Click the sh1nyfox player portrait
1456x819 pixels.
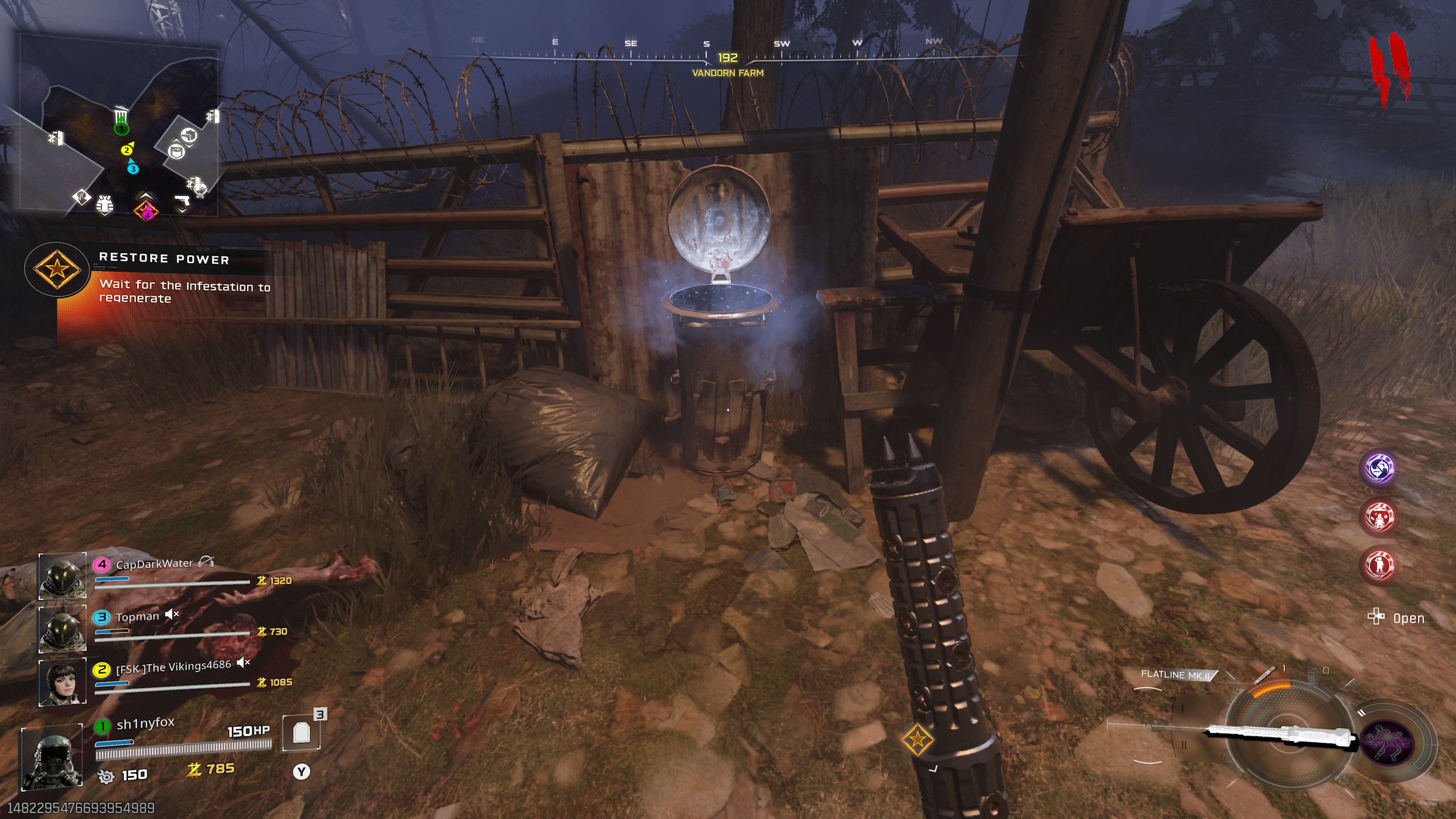pyautogui.click(x=52, y=757)
